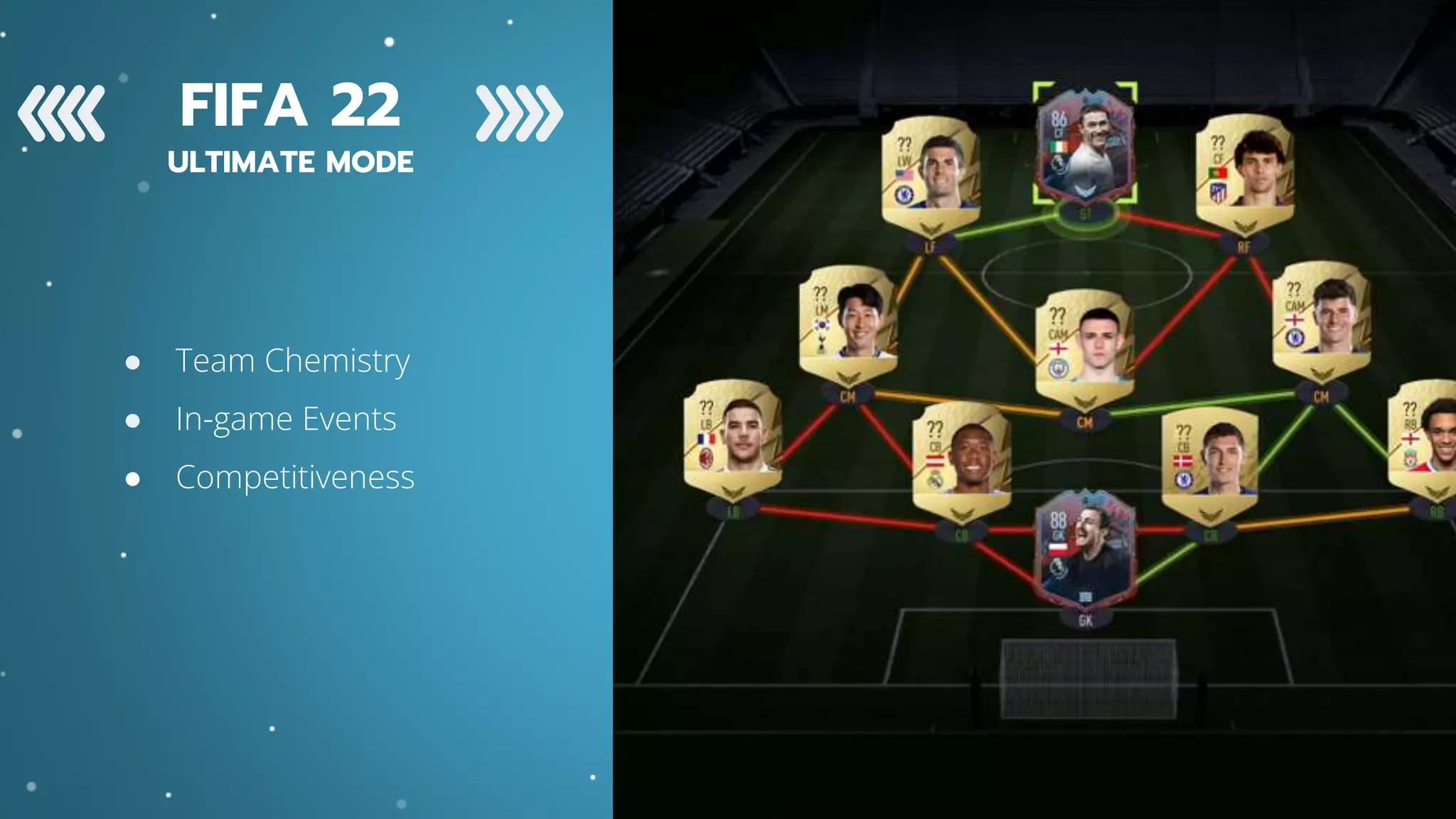Screen dimensions: 1456x819
Task: Choose the CAM card with the Chelsea badge
Action: [x=1321, y=318]
